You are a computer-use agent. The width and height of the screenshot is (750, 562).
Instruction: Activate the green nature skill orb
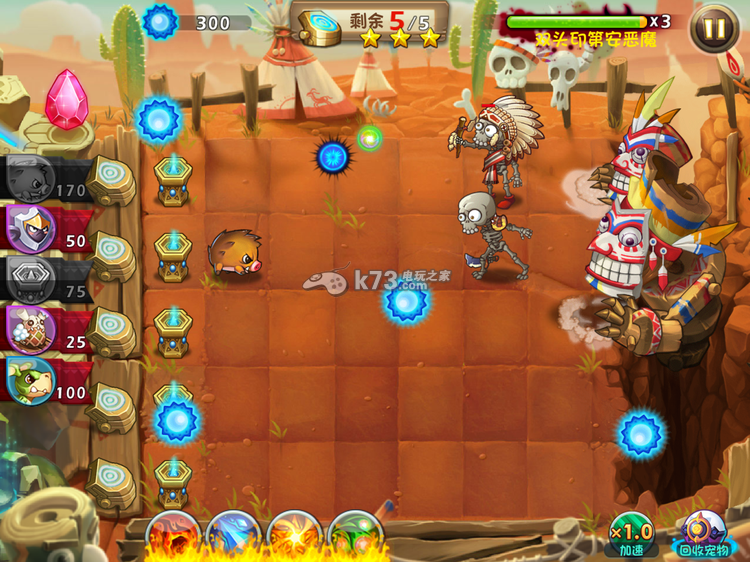[x=354, y=536]
